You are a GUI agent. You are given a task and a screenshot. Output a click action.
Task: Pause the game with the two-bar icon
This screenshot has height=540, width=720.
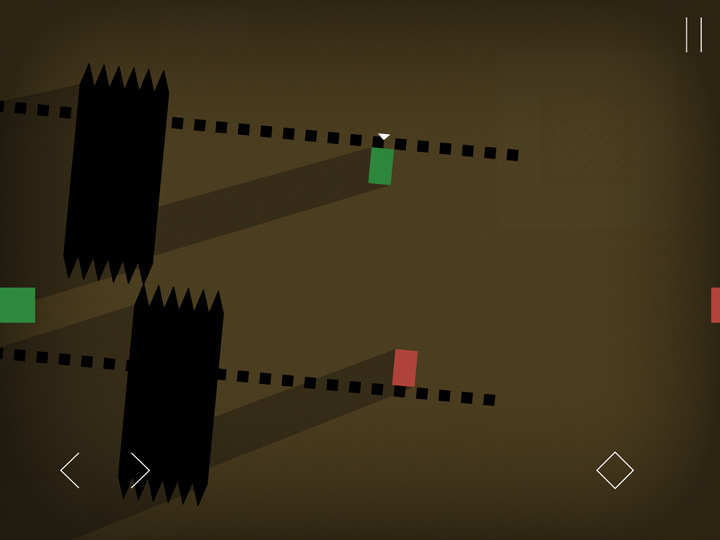[x=693, y=35]
